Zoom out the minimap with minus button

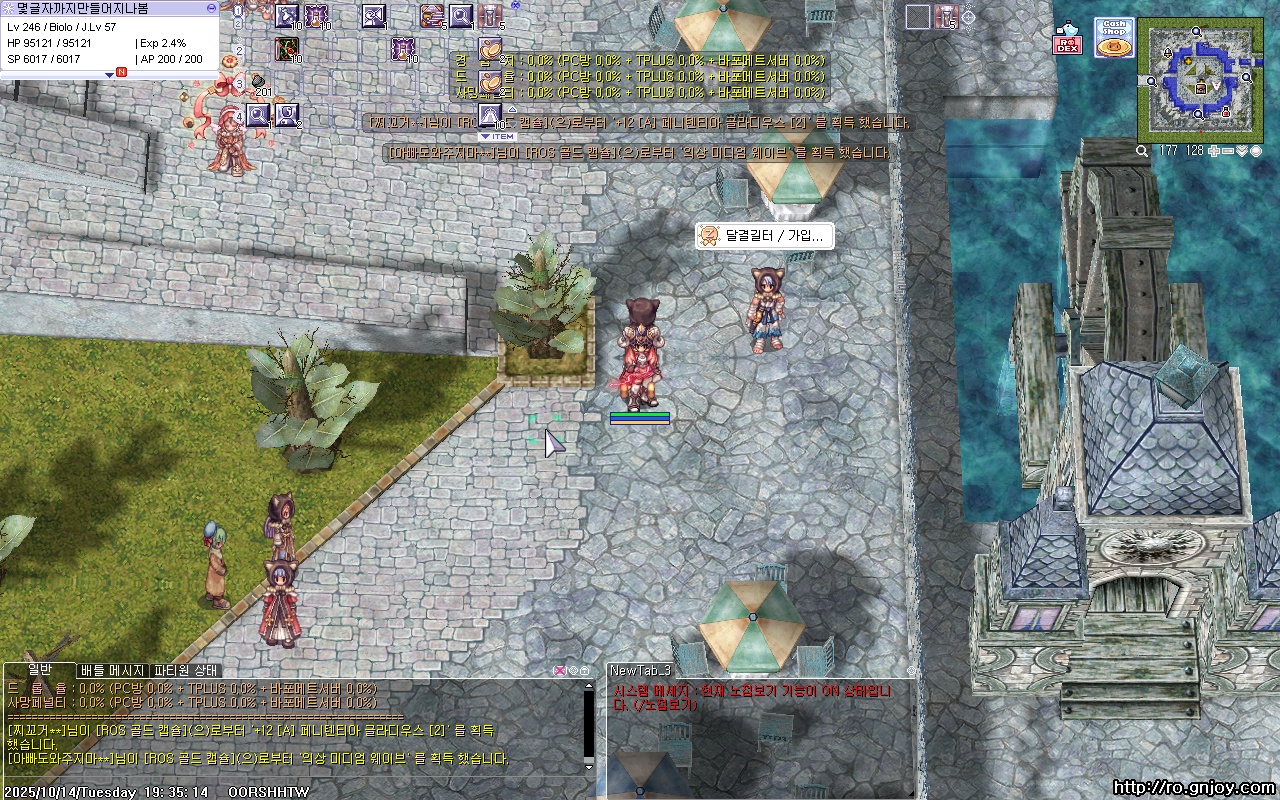(x=1227, y=151)
